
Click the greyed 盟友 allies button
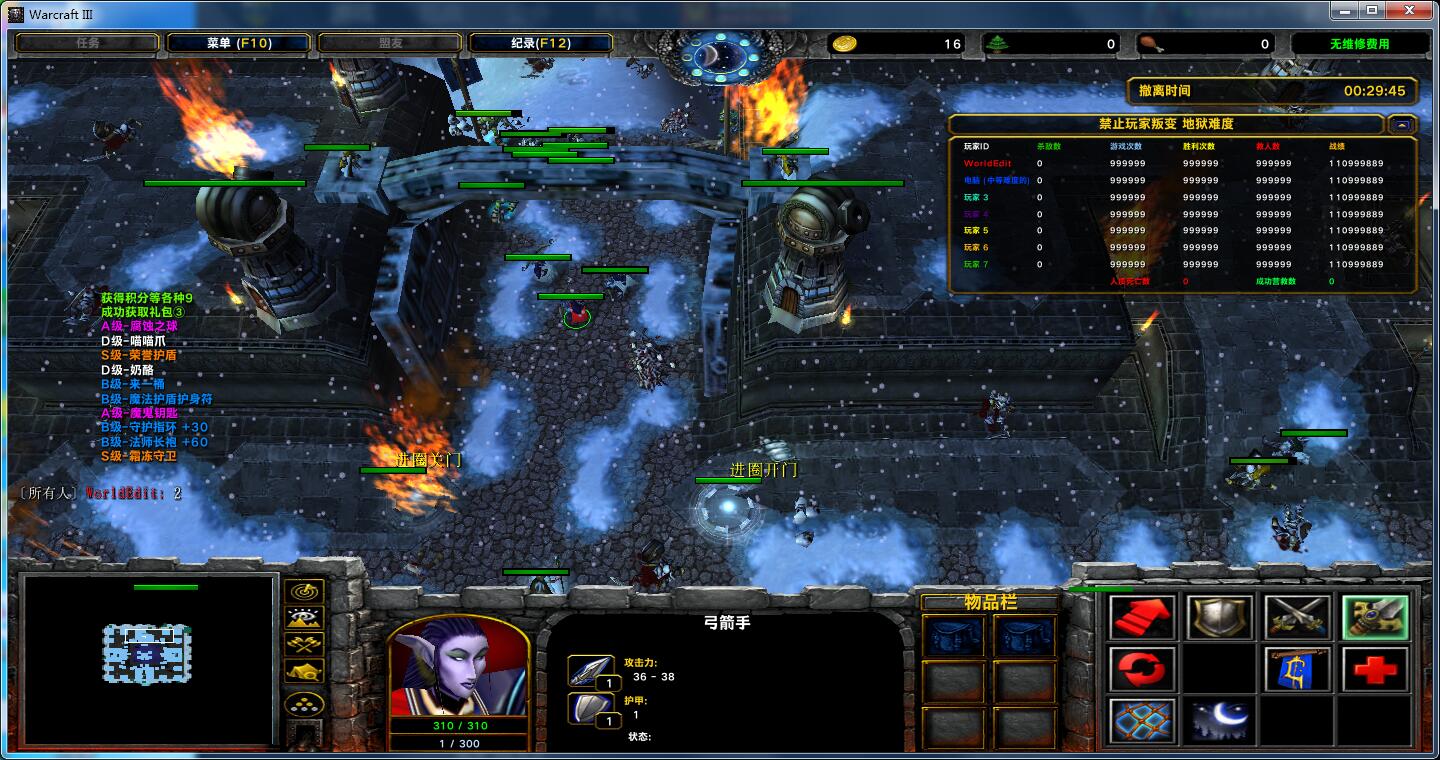point(390,43)
